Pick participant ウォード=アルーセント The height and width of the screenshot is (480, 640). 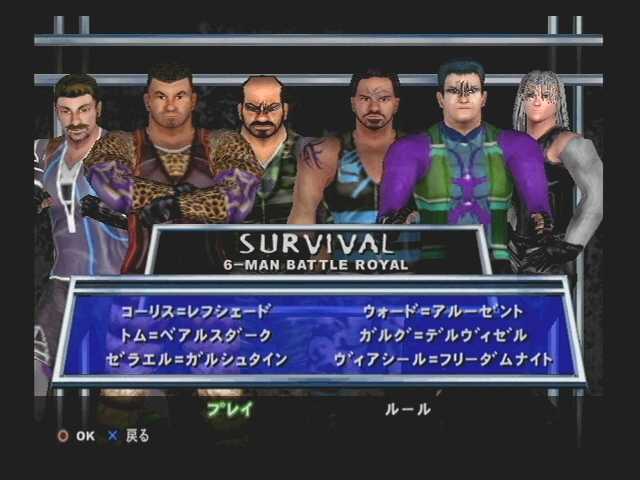[442, 311]
